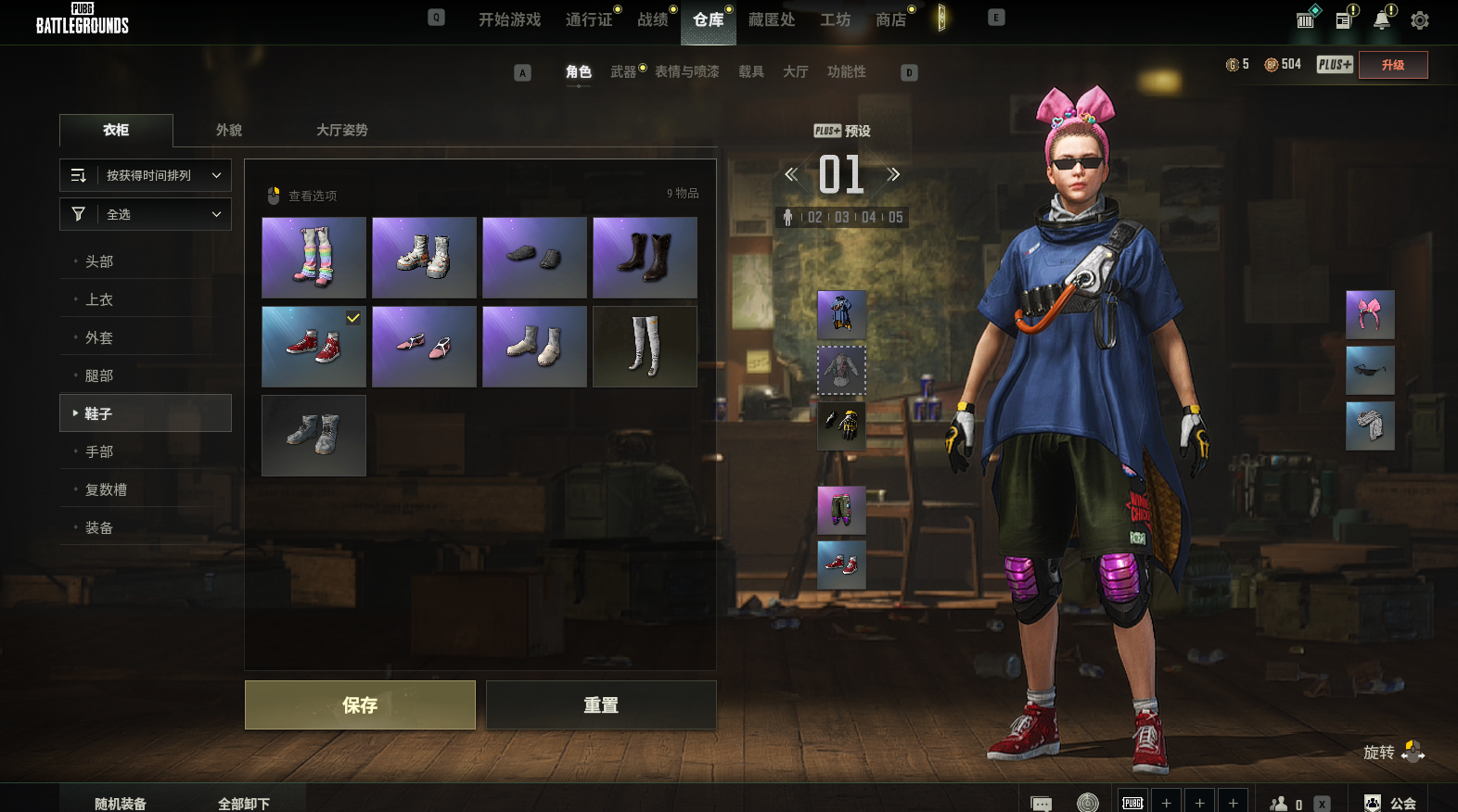This screenshot has height=812, width=1458.
Task: Choose 随机装备 random equip
Action: 121,803
